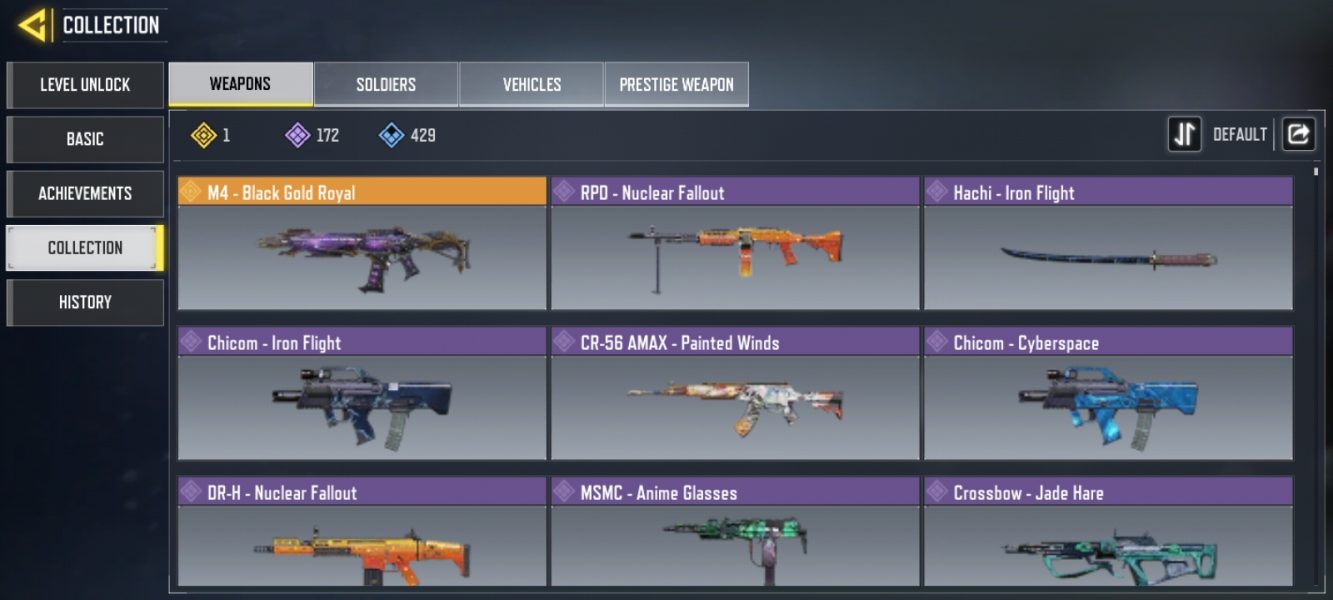Image resolution: width=1333 pixels, height=600 pixels.
Task: Open the Achievements section
Action: click(85, 193)
